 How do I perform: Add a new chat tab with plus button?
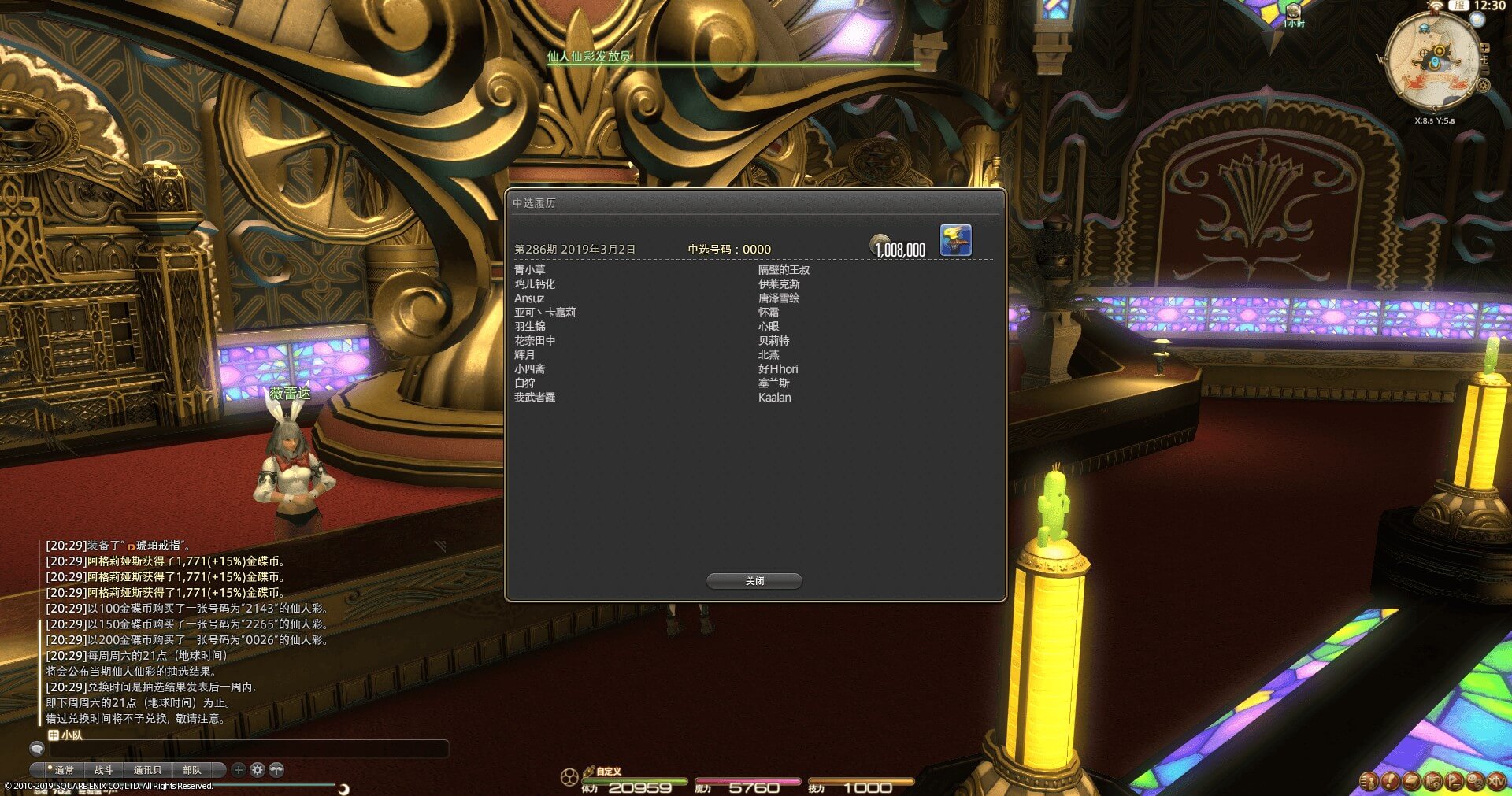point(239,770)
